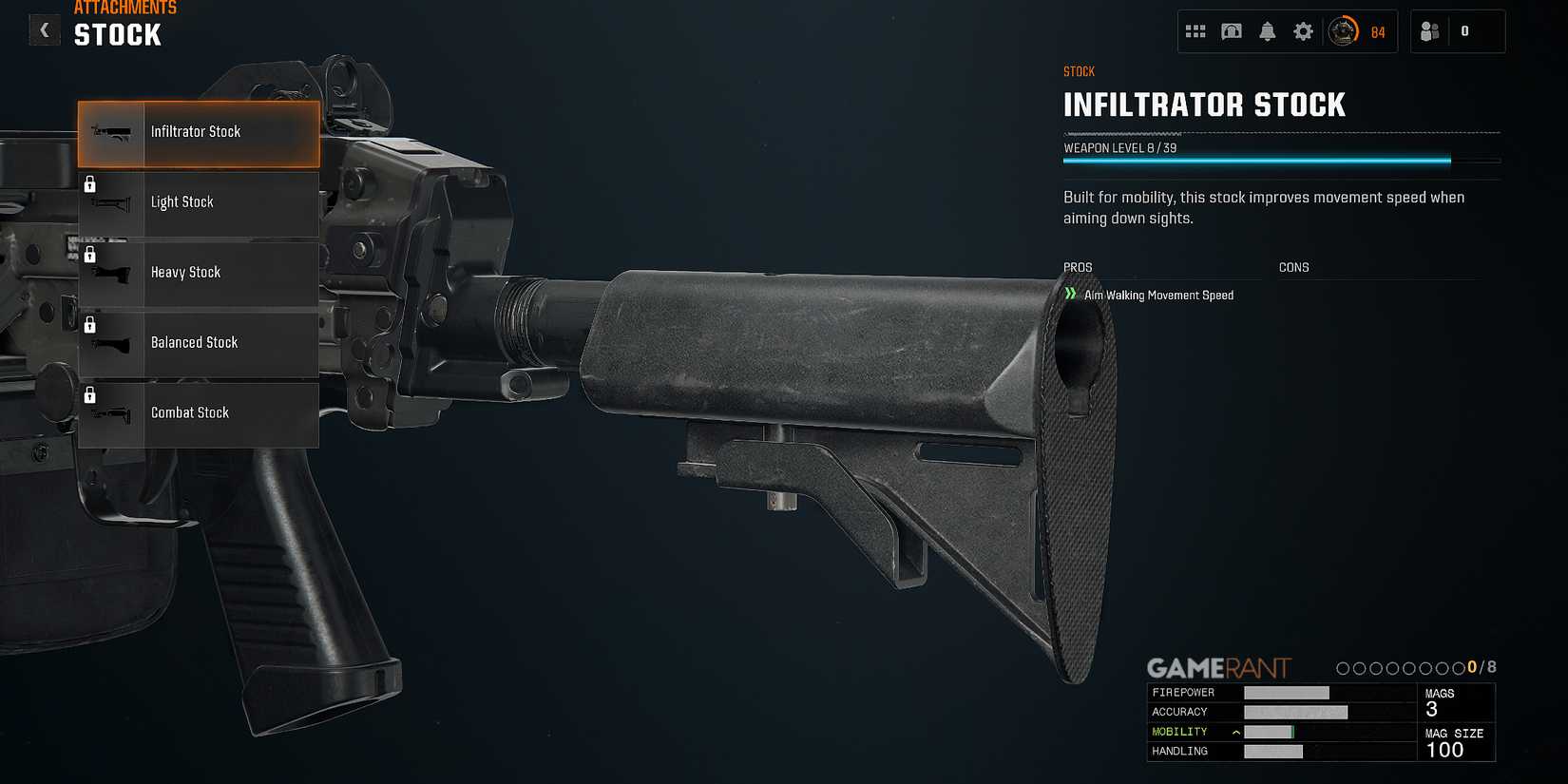1568x784 pixels.
Task: Open the main menu grid icon
Action: point(1195,31)
